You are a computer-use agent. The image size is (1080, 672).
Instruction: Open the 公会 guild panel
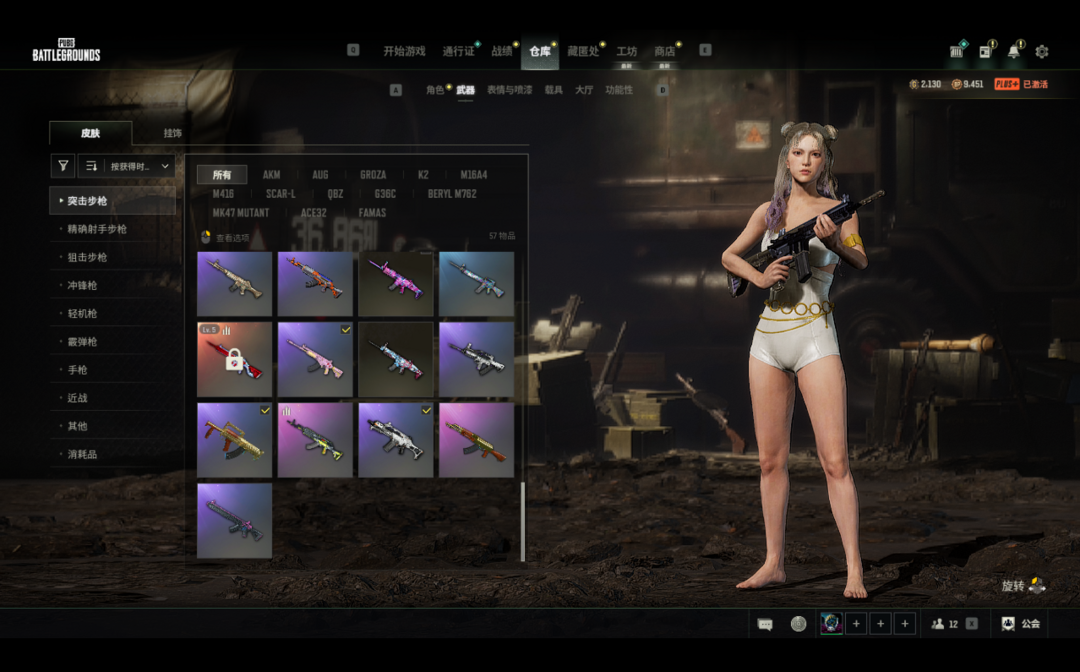(x=1021, y=624)
